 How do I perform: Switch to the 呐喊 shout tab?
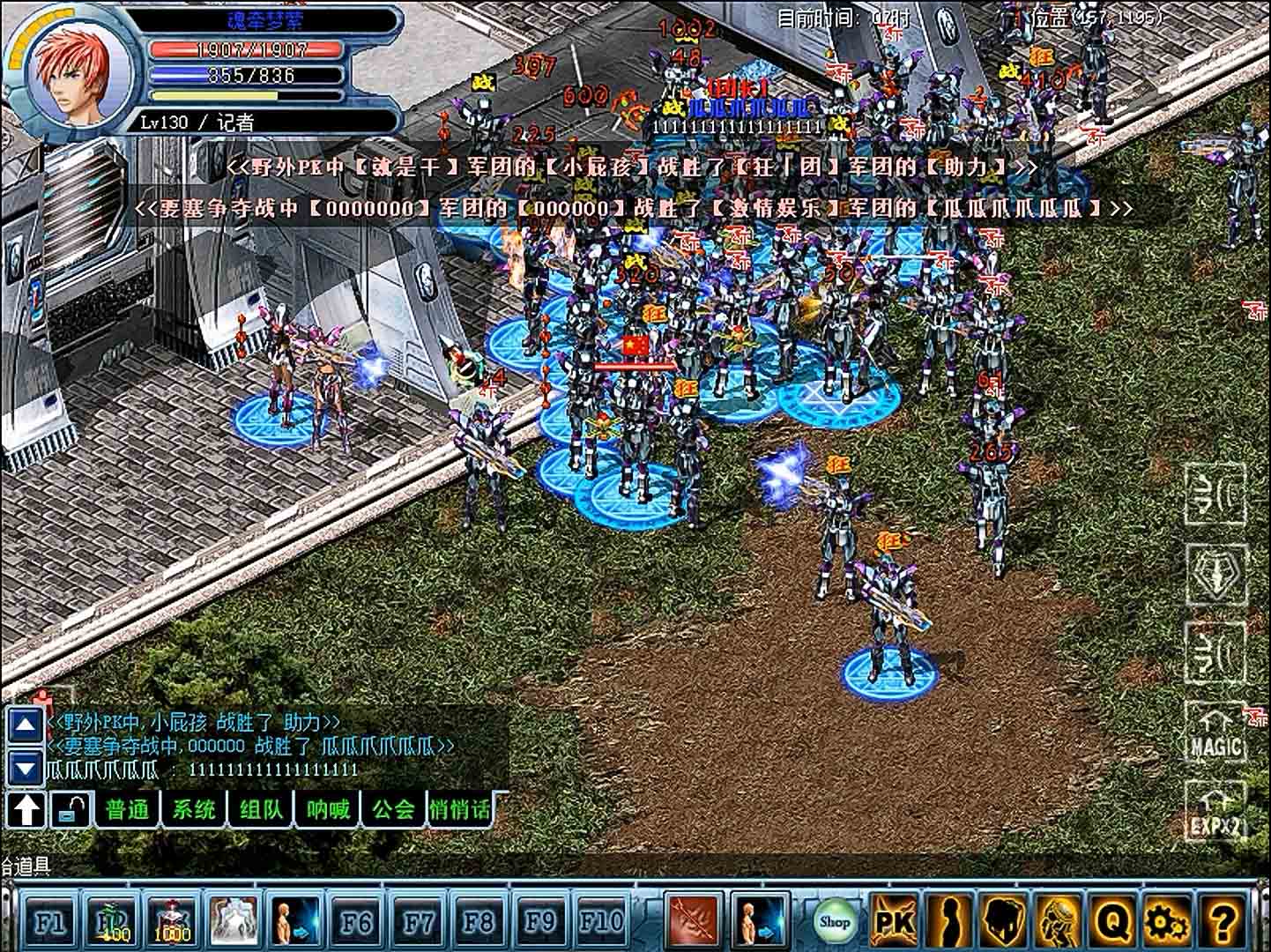pos(328,809)
